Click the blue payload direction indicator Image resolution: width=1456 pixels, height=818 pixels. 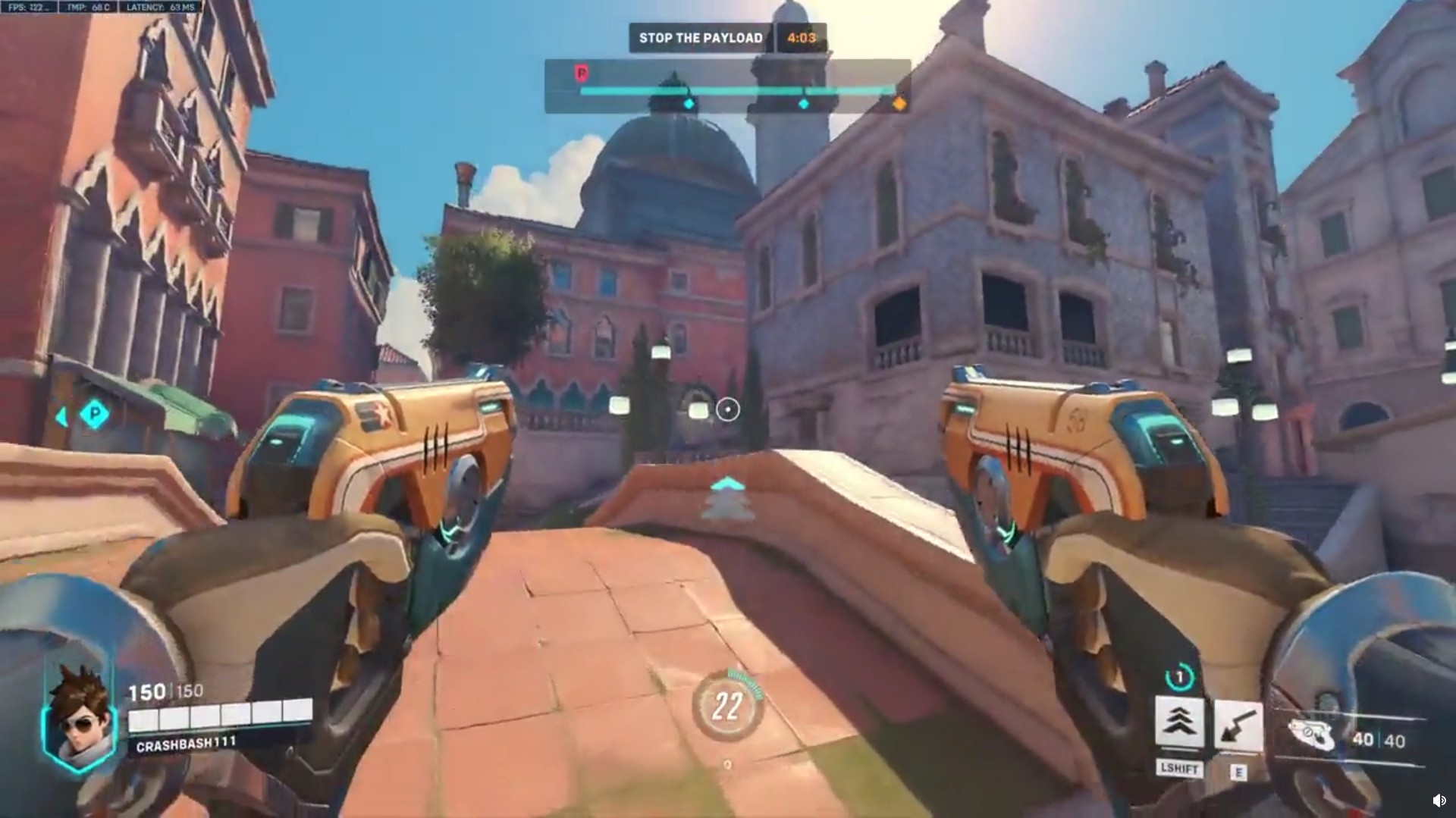point(94,414)
